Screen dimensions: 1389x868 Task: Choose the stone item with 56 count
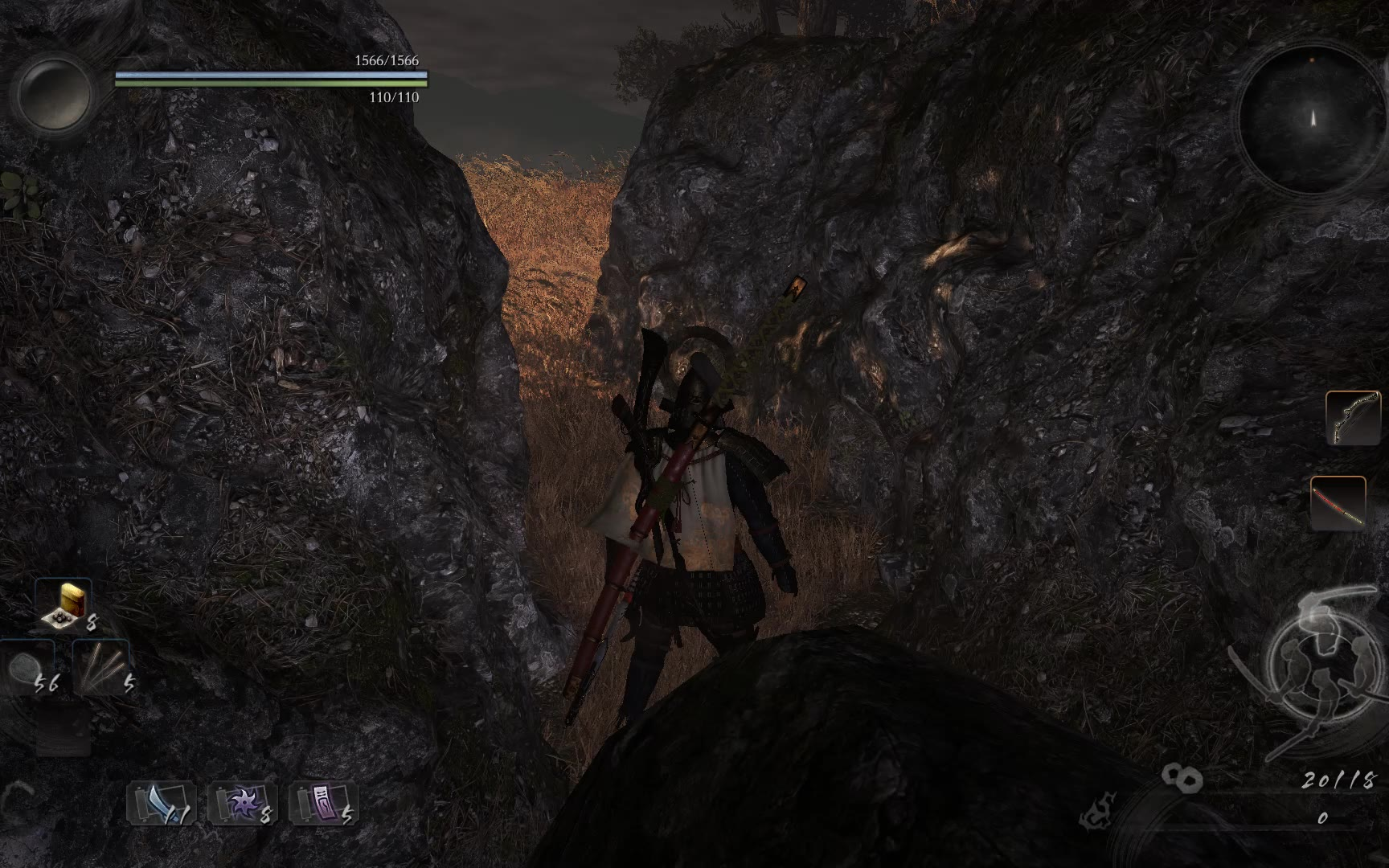(27, 669)
